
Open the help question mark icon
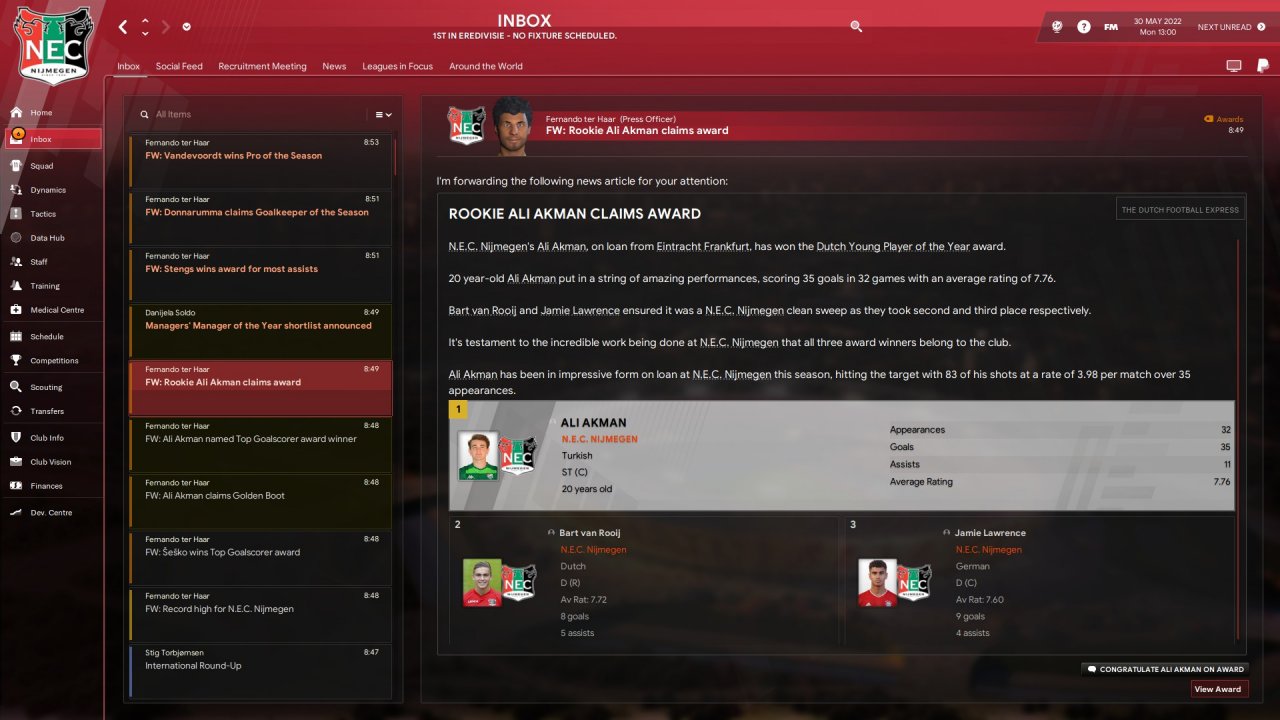(x=1084, y=27)
